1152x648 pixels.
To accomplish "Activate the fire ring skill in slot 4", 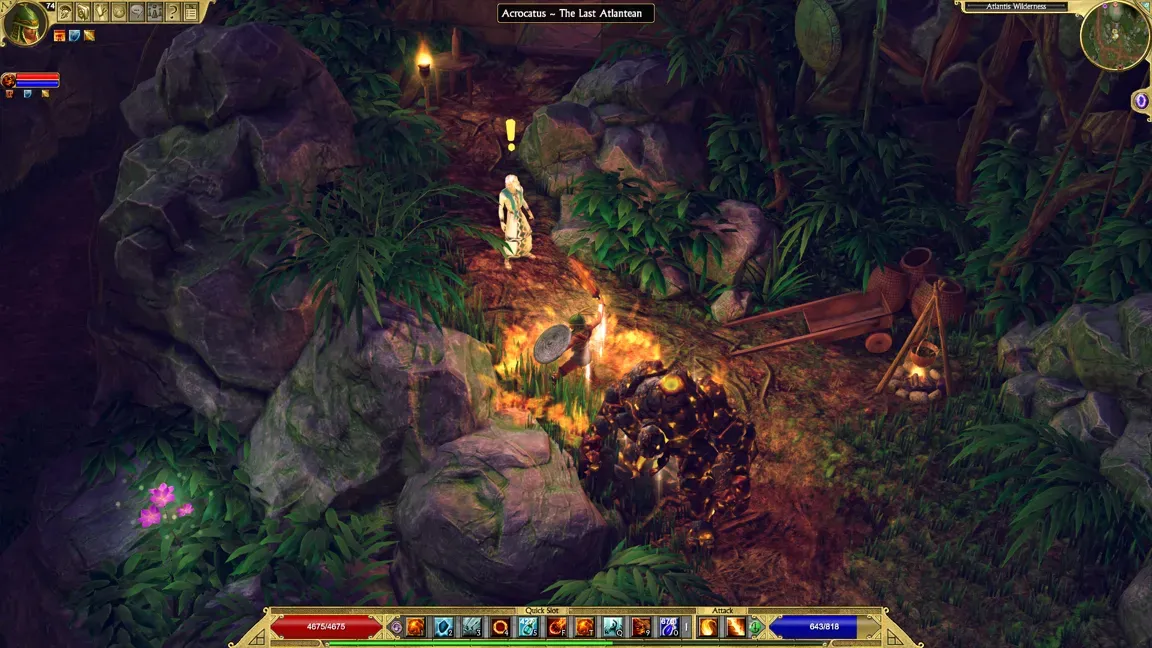I will point(500,627).
